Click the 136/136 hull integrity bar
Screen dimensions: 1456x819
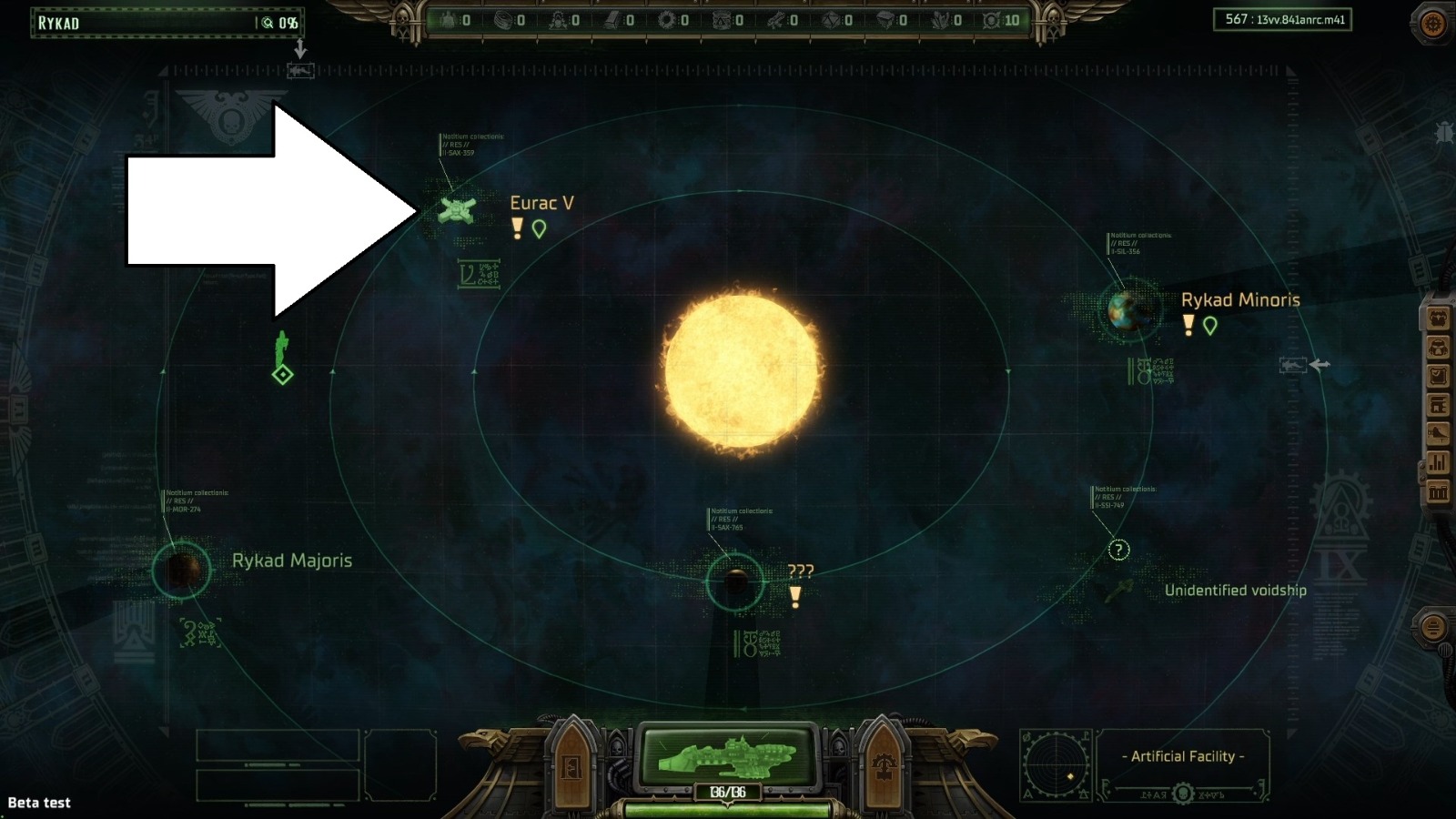point(728,791)
